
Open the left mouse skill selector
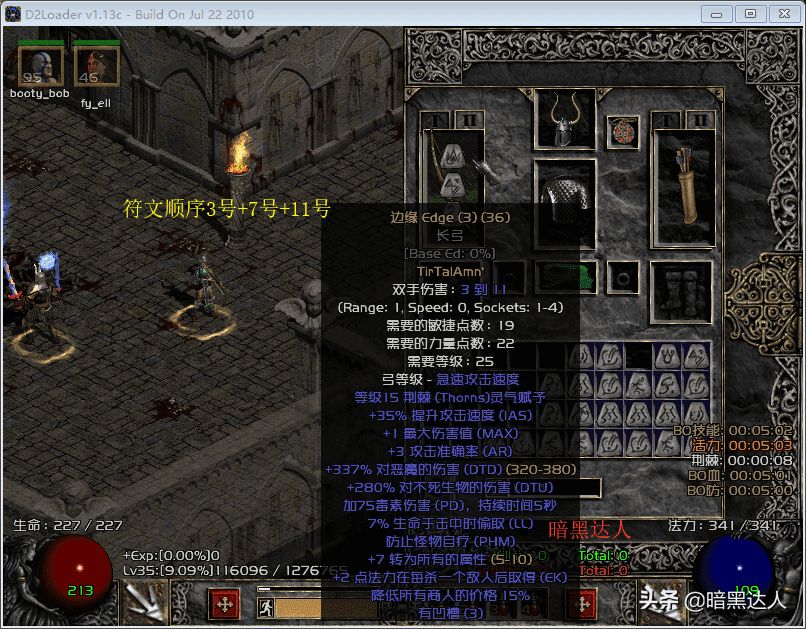coord(225,605)
